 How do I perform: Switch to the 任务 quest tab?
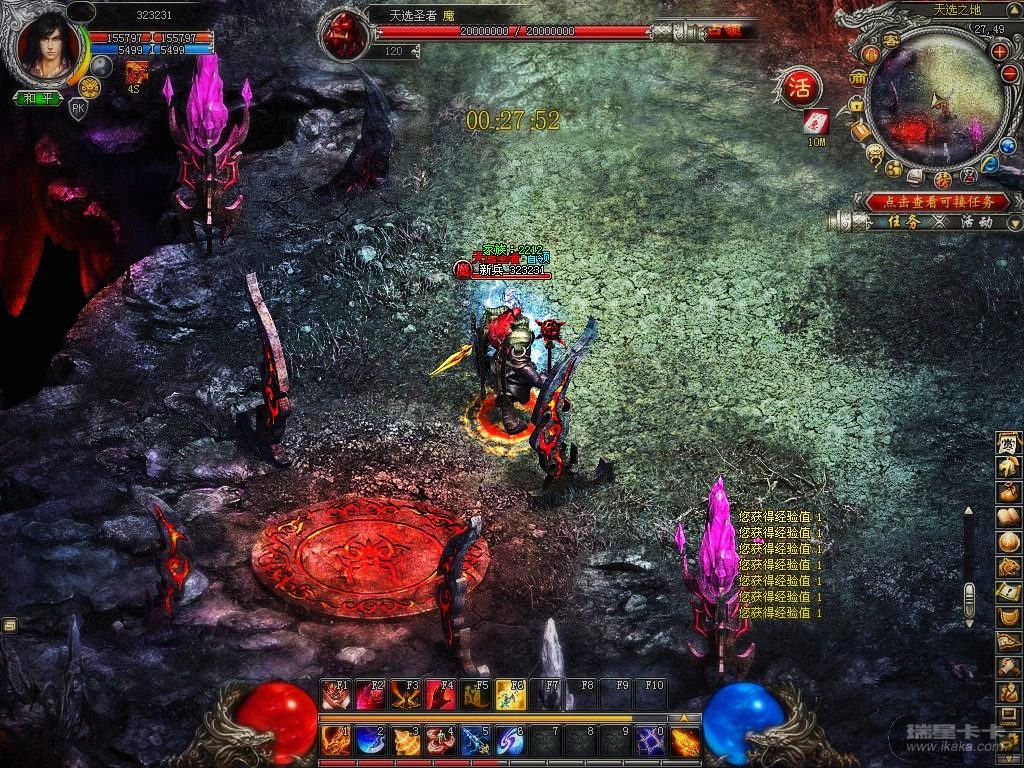pos(902,222)
